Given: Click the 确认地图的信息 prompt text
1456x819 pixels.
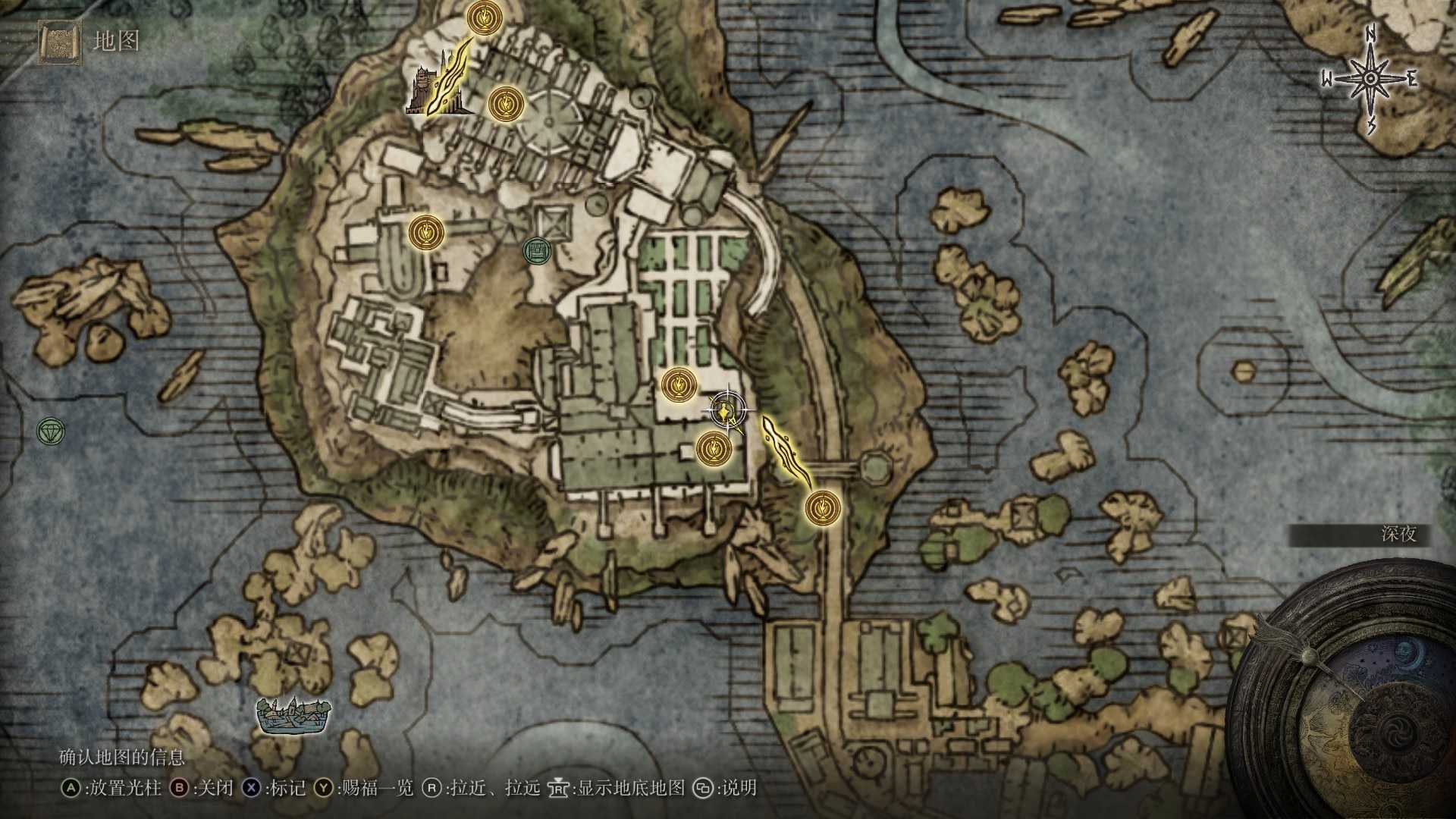Looking at the screenshot, I should point(121,757).
